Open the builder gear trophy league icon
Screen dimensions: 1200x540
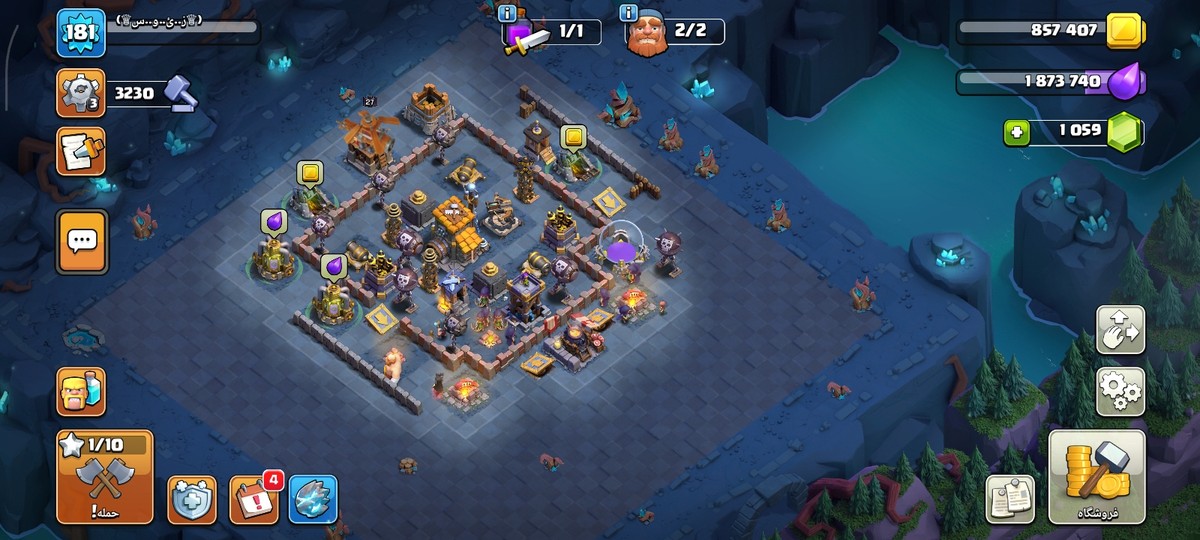(x=81, y=93)
